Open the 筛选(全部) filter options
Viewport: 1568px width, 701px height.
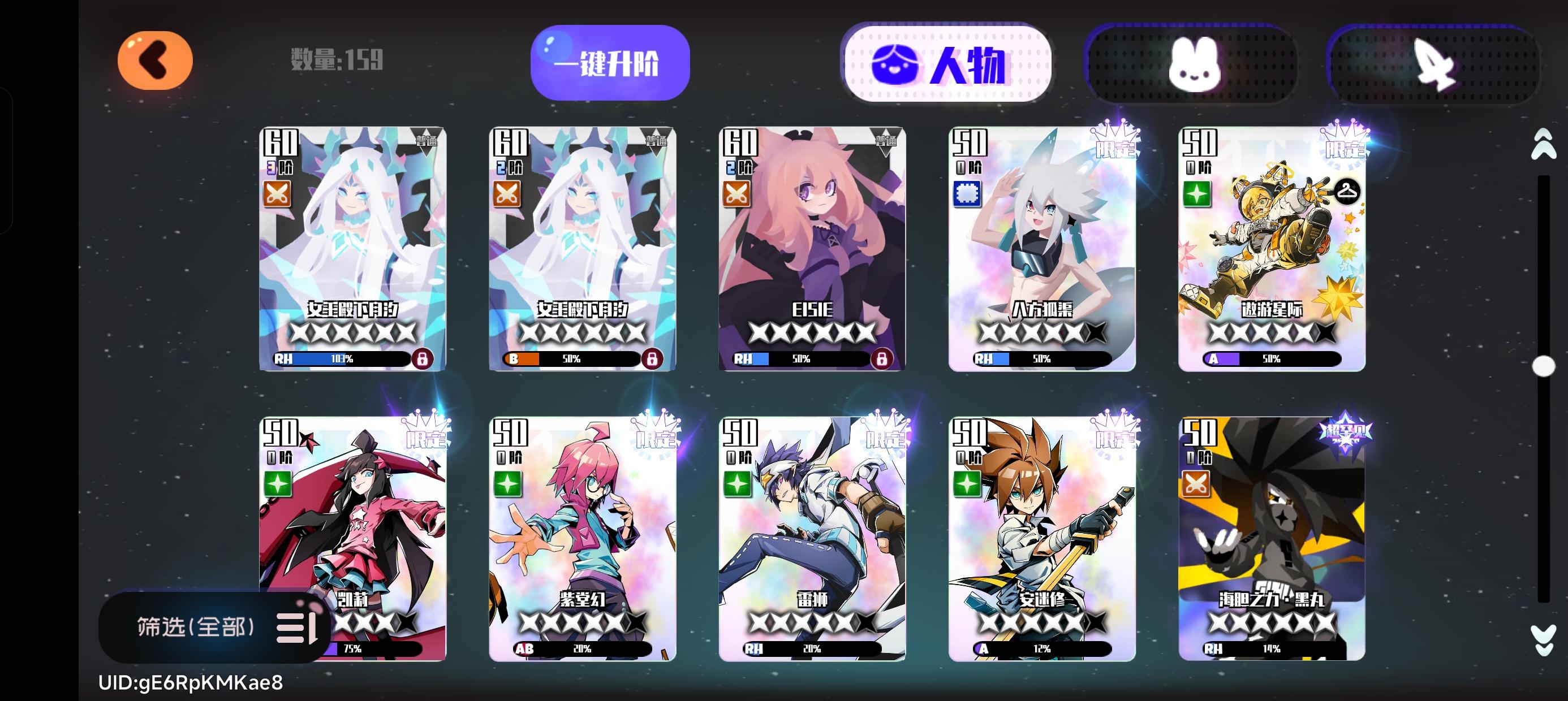pos(195,630)
